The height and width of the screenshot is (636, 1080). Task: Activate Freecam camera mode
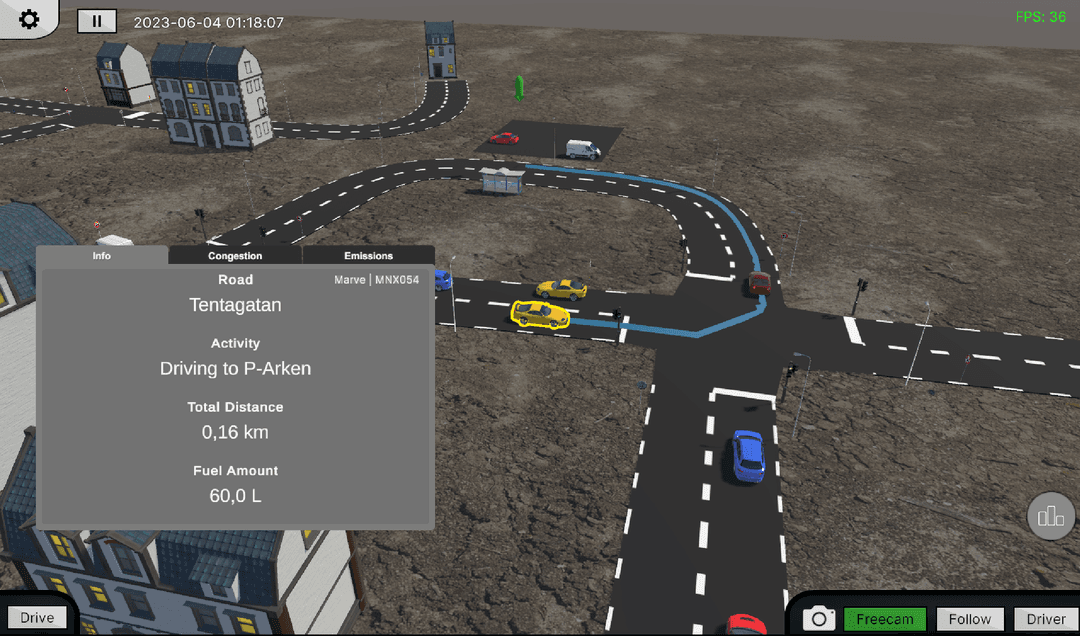(885, 619)
